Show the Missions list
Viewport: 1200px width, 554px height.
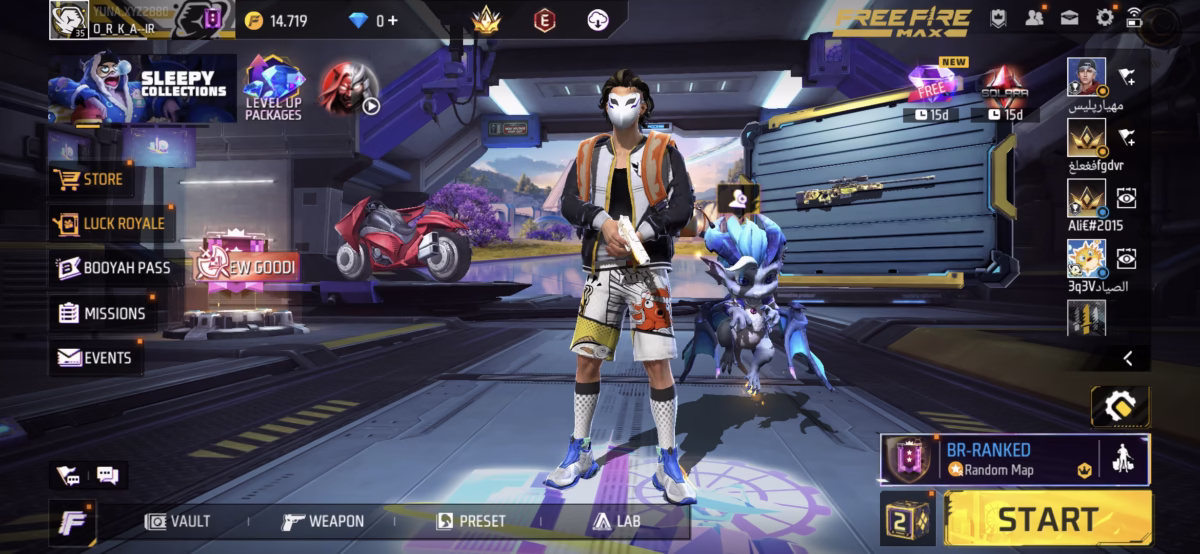[102, 313]
